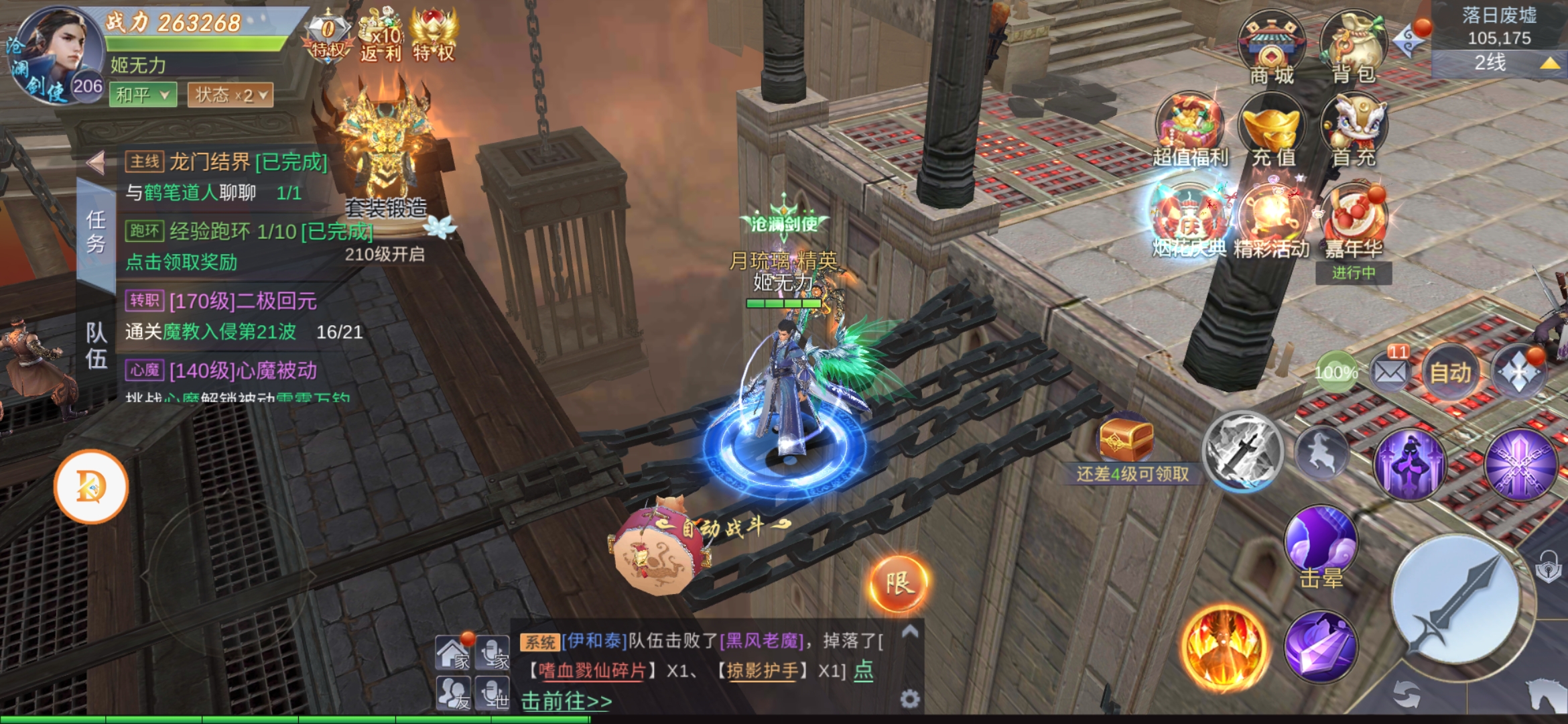This screenshot has height=724, width=1568.
Task: Open the 烟花庆典 fireworks event
Action: click(x=1189, y=221)
